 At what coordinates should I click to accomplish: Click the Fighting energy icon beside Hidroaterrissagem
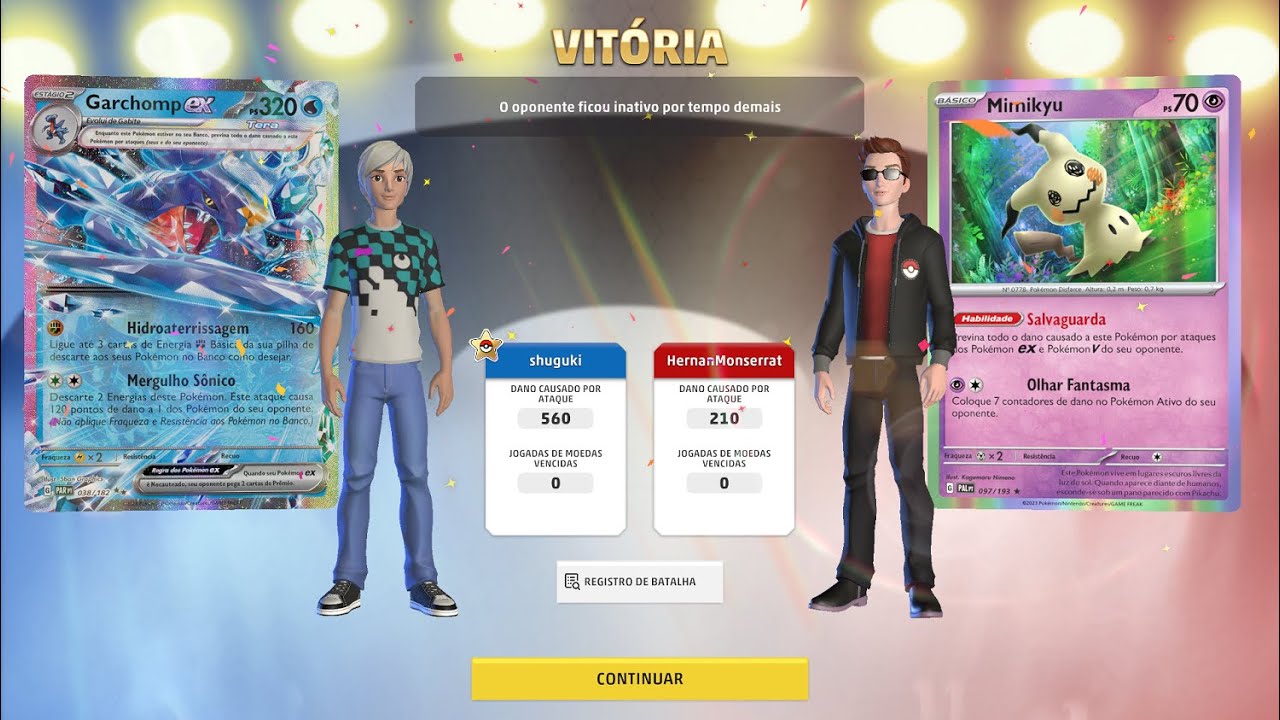[x=55, y=328]
